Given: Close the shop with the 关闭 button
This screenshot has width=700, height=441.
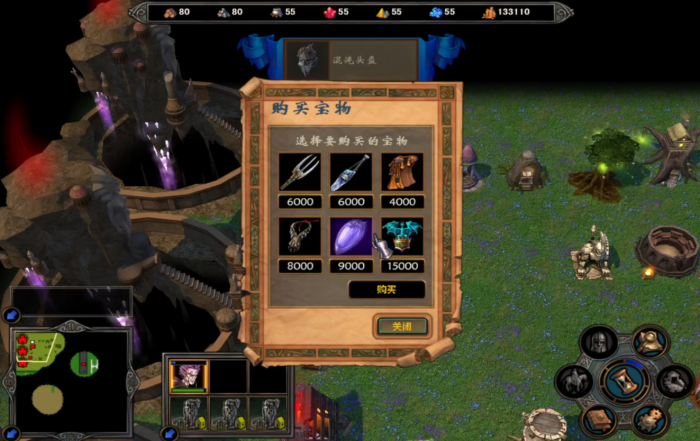Looking at the screenshot, I should pos(402,326).
